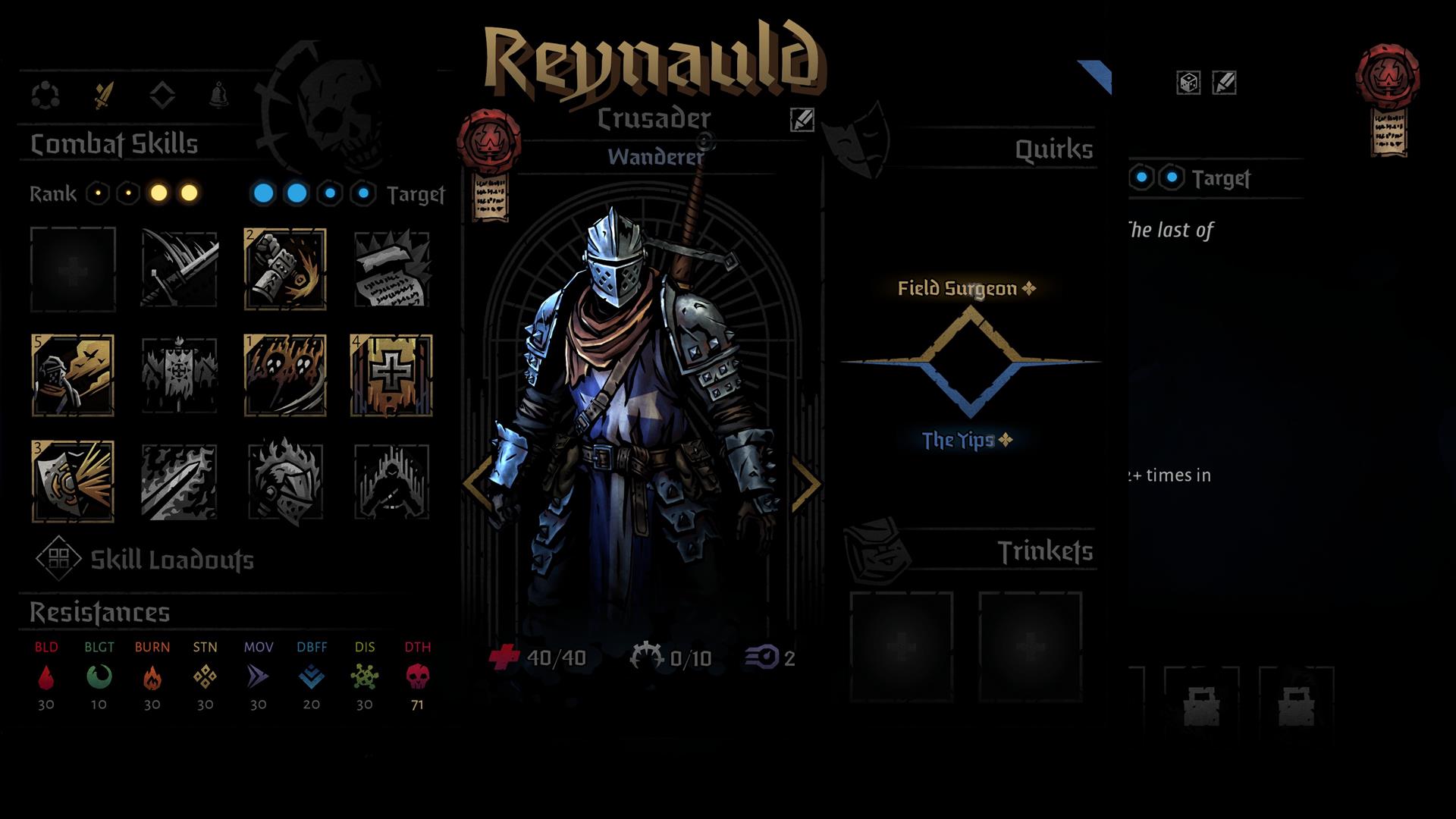Viewport: 1456px width, 819px height.
Task: Choose the burning skulls skill icon
Action: point(285,375)
